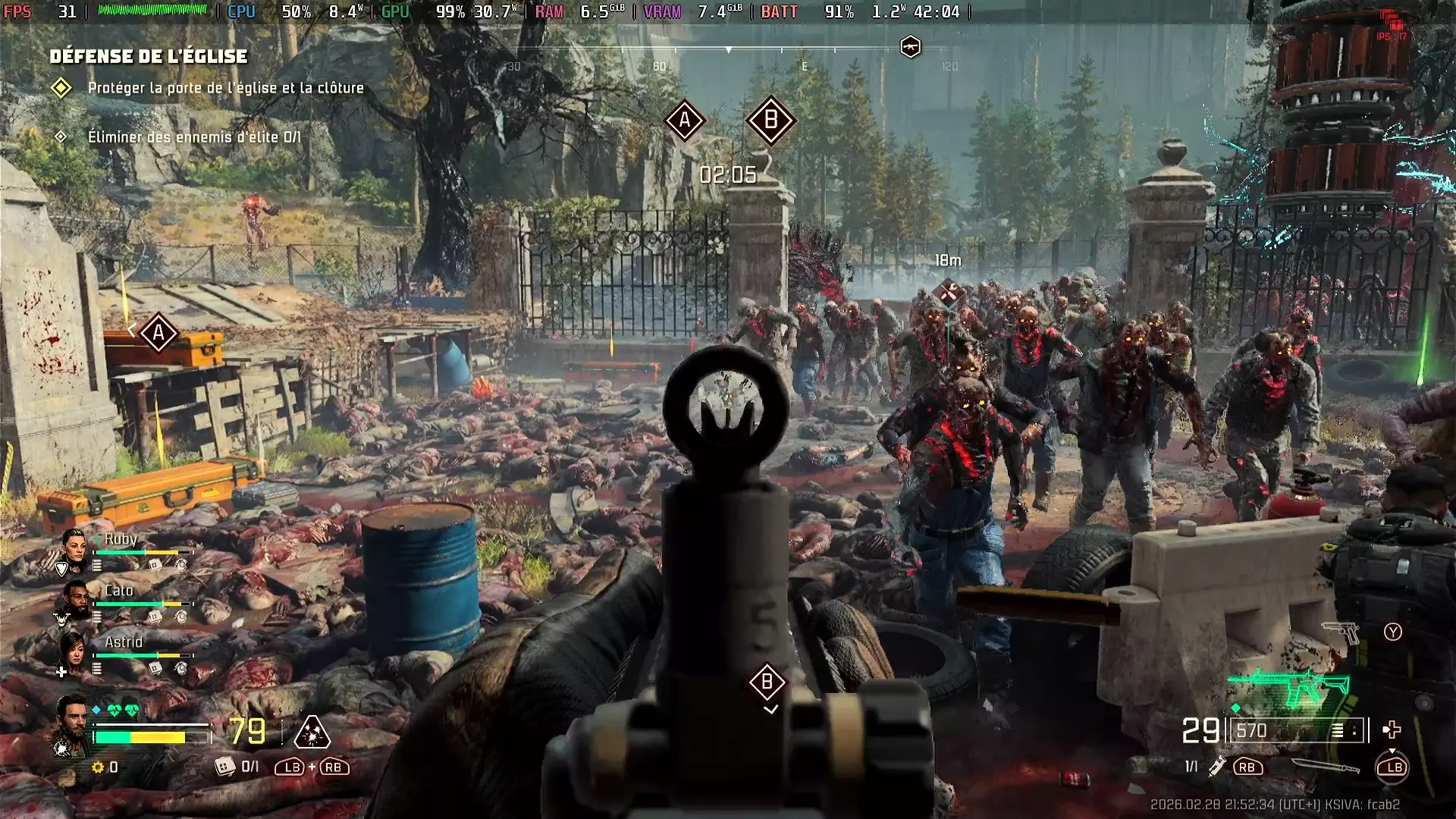Switch to the pistol sidearm icon
This screenshot has height=819, width=1456.
1339,632
